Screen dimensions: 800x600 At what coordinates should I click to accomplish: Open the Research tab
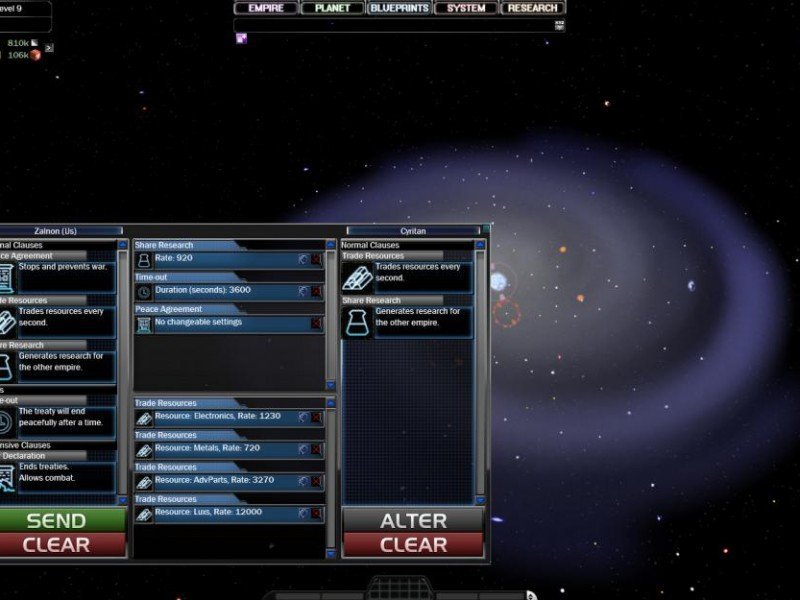[x=532, y=8]
